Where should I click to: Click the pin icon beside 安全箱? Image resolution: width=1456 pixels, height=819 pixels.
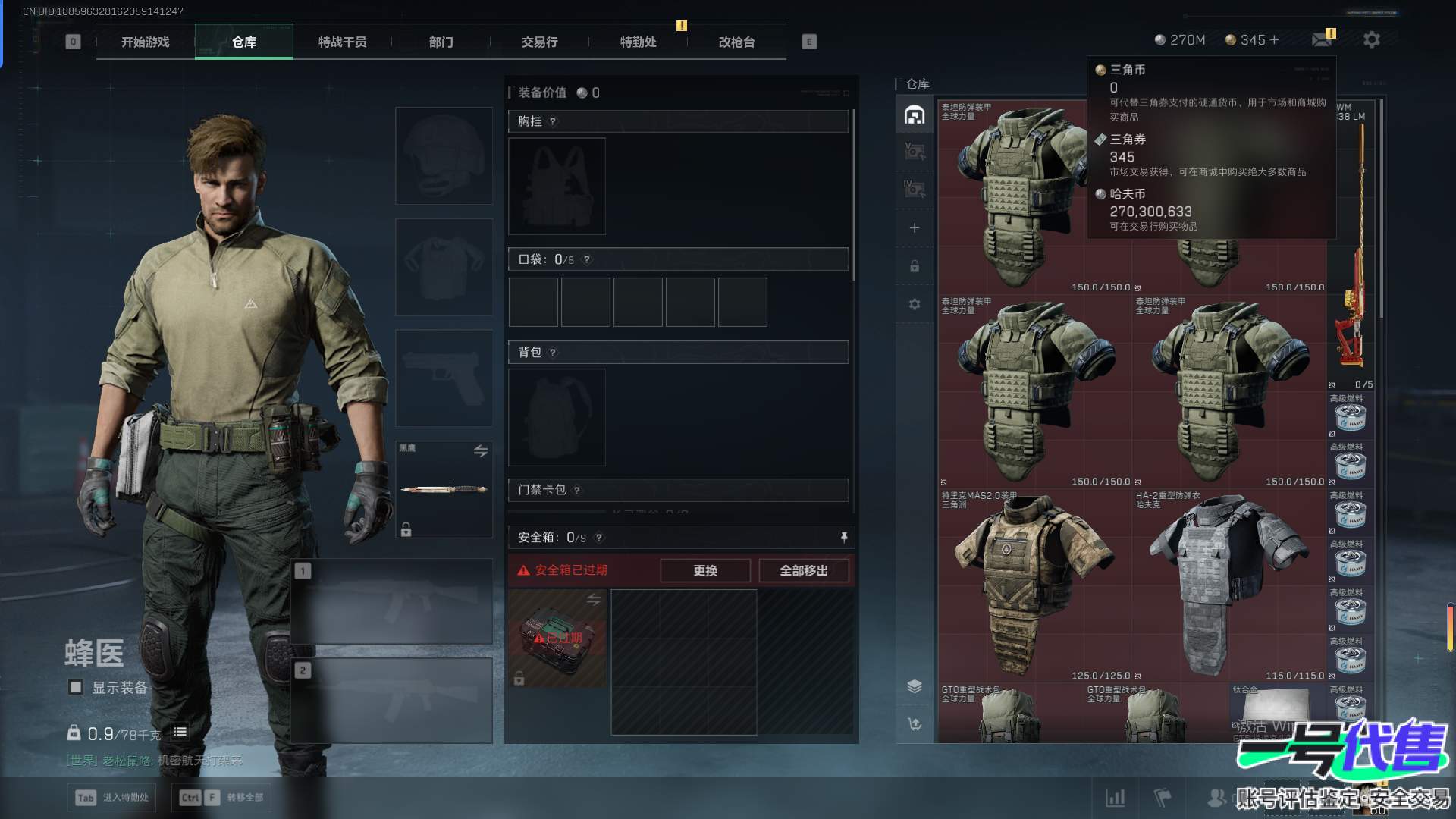coord(843,537)
